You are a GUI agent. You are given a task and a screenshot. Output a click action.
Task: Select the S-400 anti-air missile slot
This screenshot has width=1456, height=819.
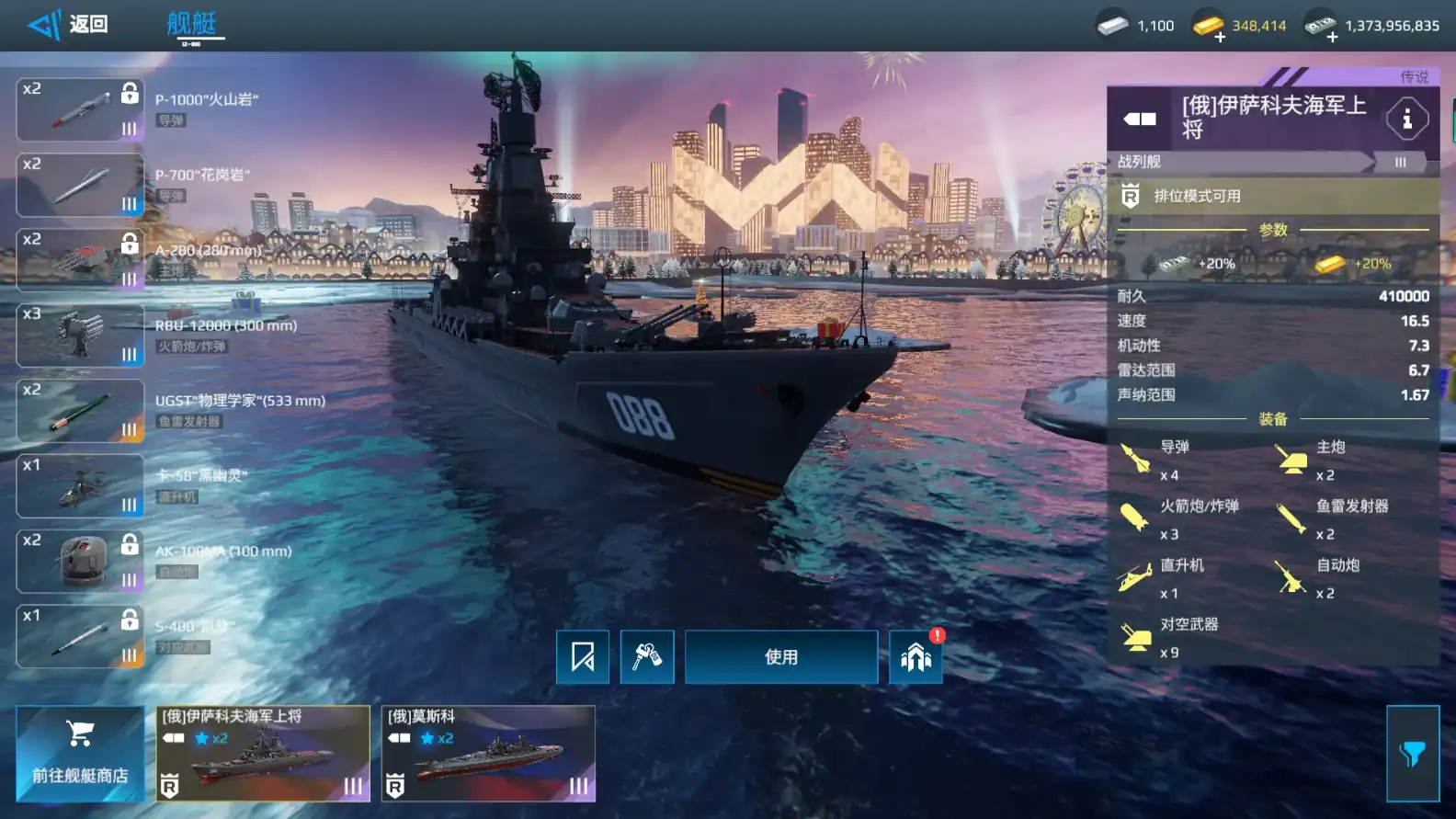(x=80, y=636)
